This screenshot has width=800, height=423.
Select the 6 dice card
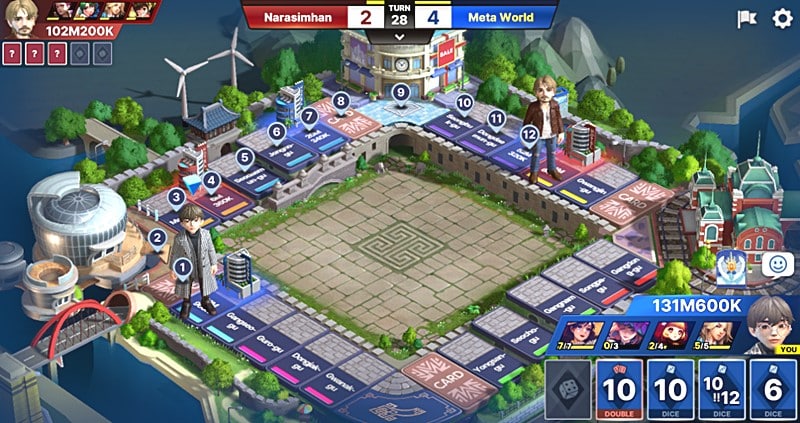point(773,390)
